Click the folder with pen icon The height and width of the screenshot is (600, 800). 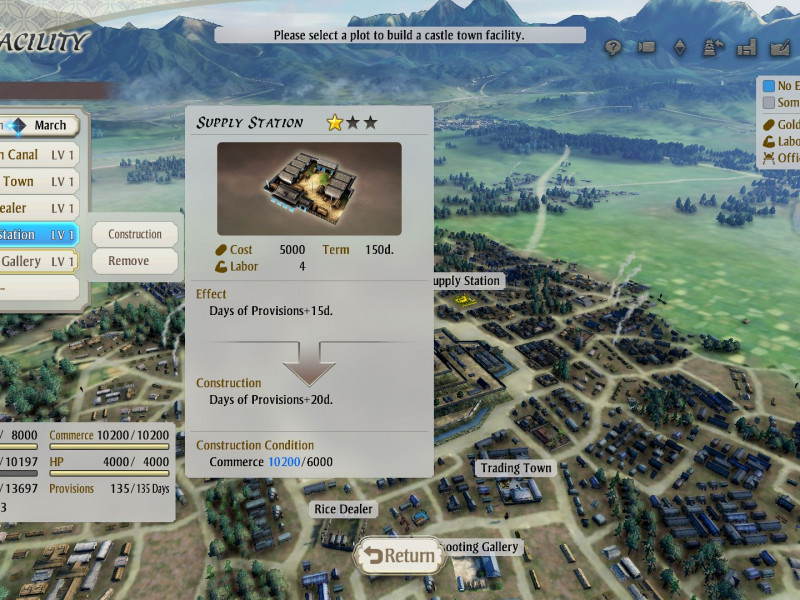click(779, 47)
